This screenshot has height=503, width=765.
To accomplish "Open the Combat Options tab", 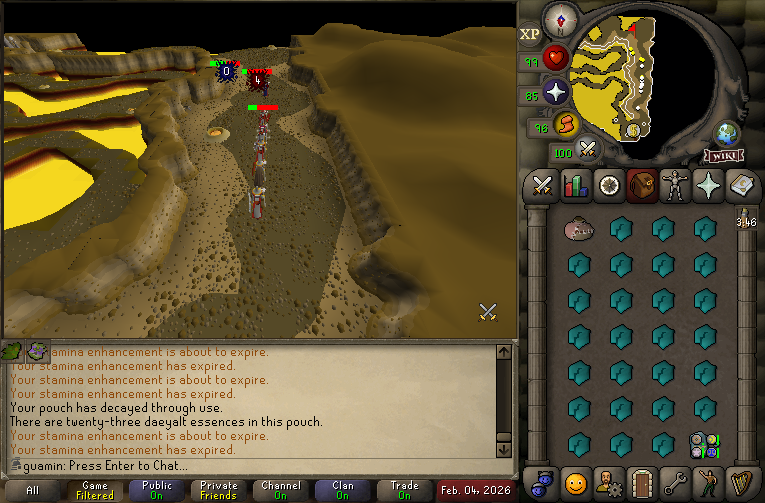I will (x=543, y=186).
